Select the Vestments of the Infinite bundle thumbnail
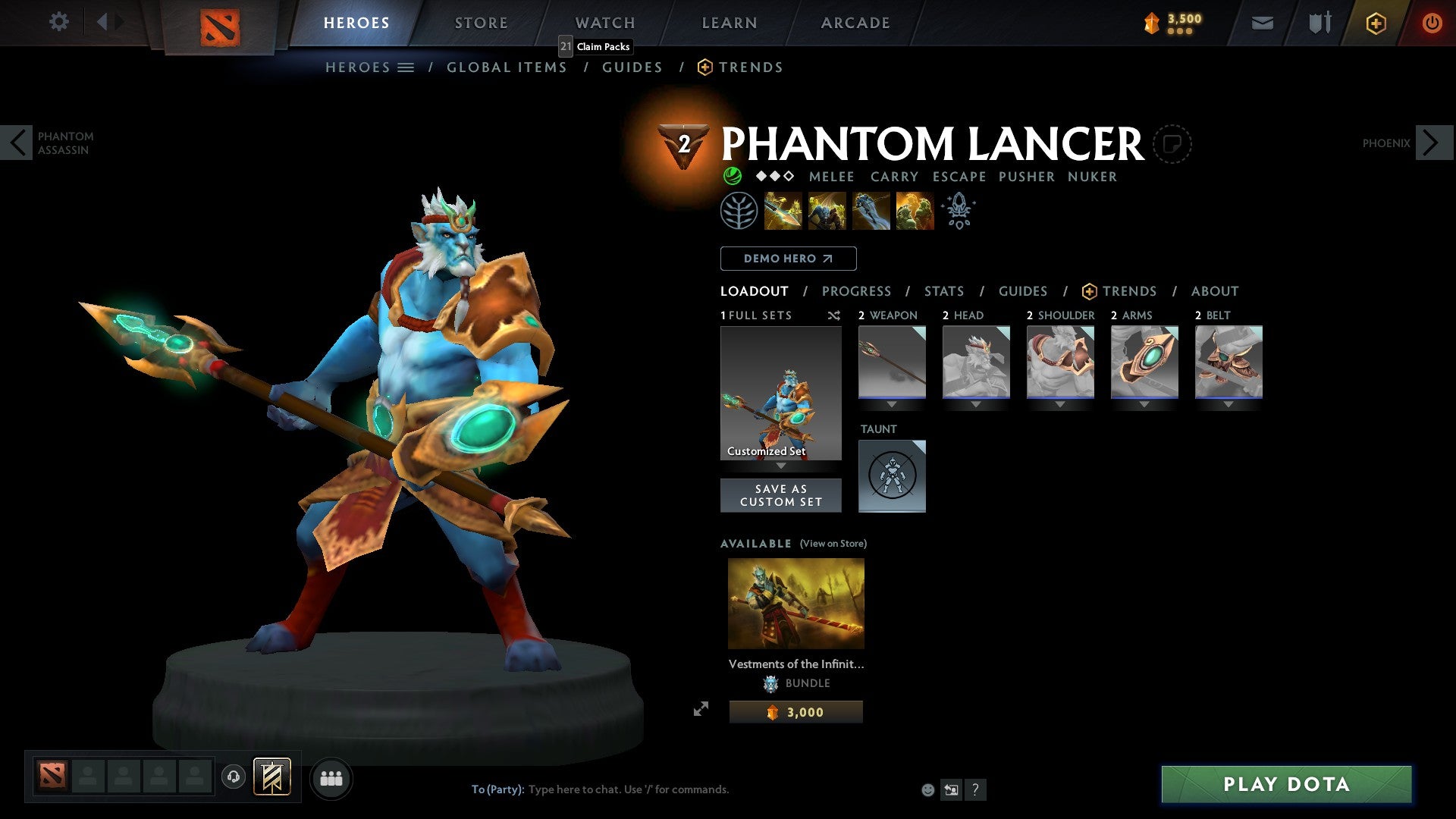 pyautogui.click(x=795, y=603)
